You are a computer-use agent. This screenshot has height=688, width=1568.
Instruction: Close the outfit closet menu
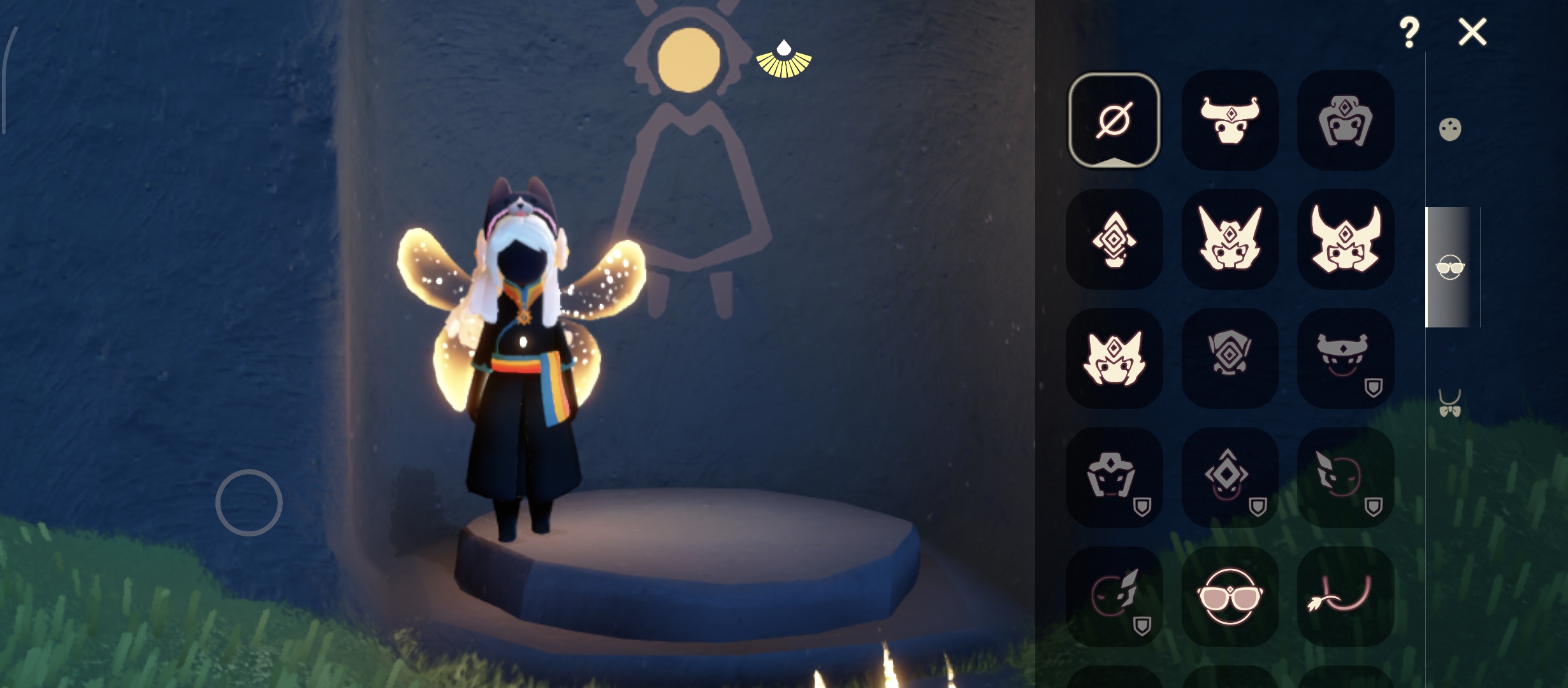[1472, 32]
